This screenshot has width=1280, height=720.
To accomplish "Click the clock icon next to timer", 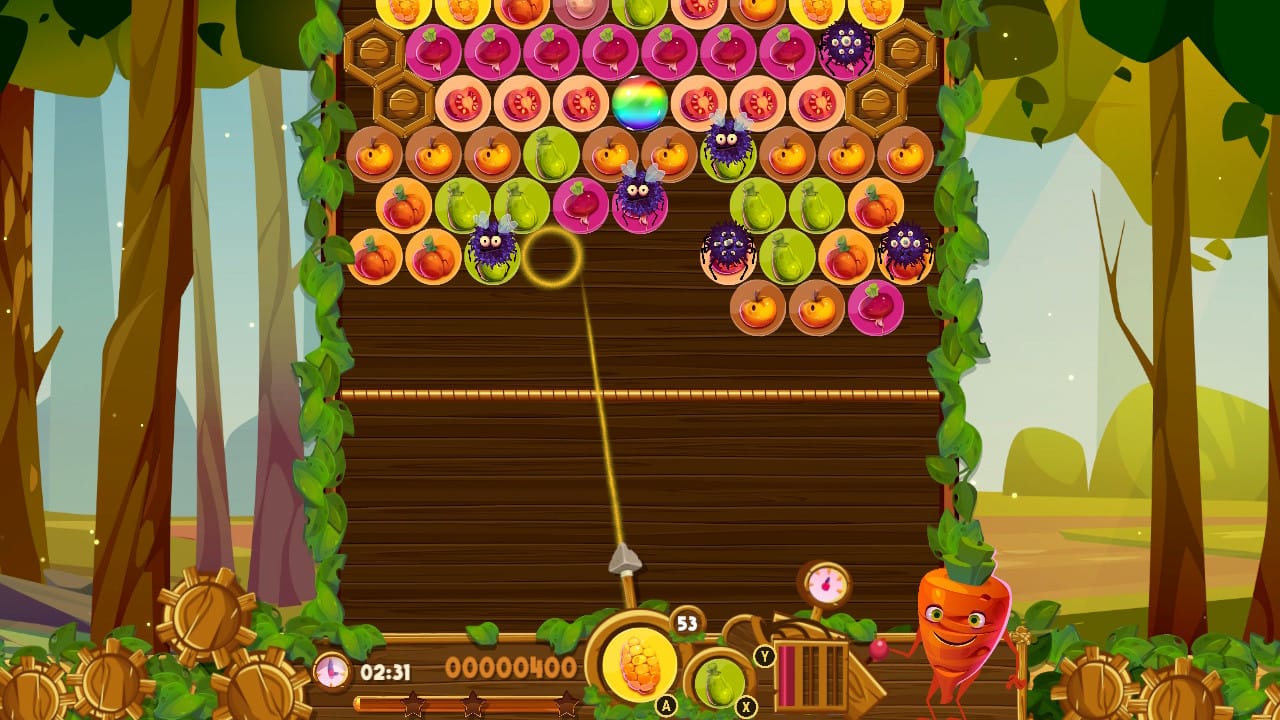I will tap(330, 672).
